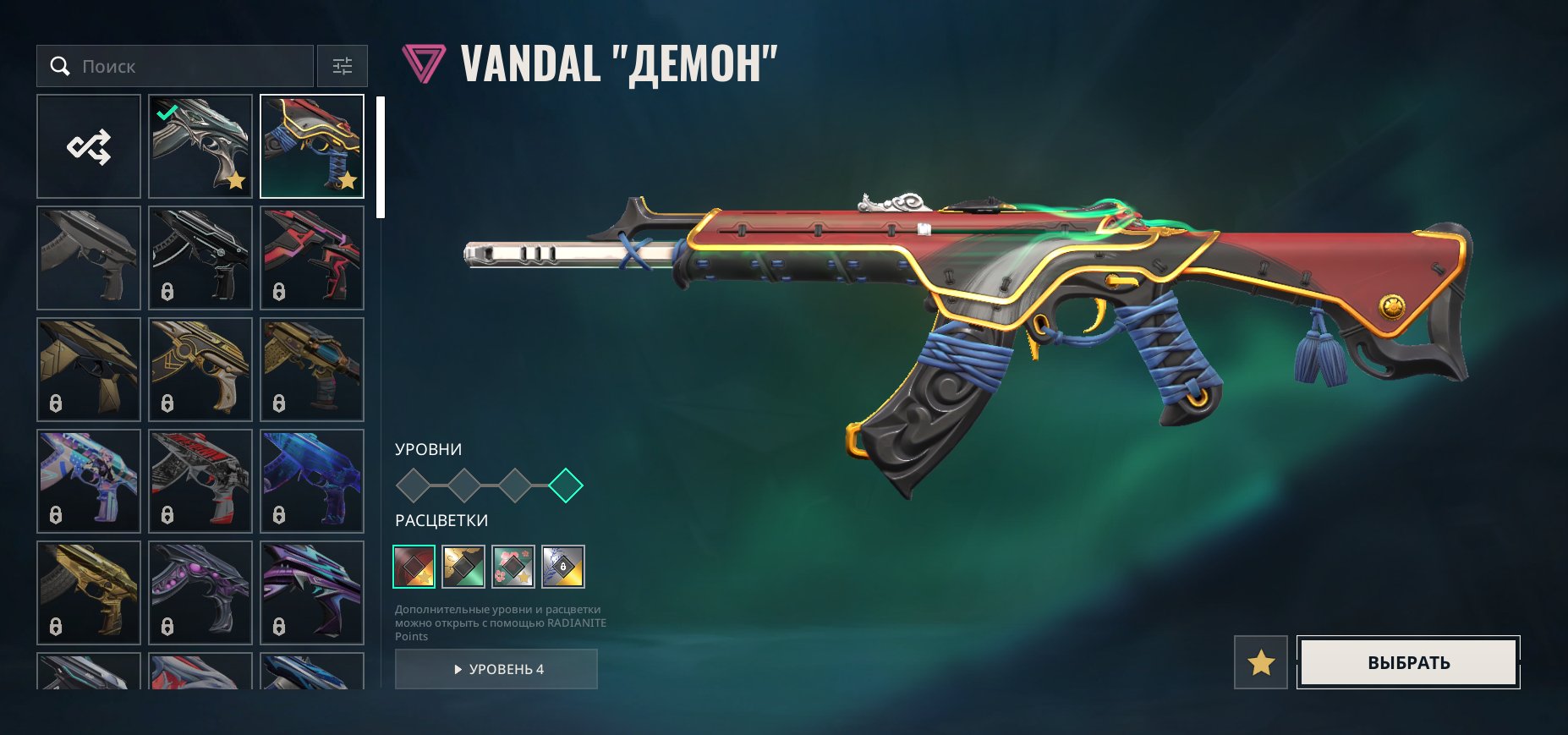
Task: Select the red and gold Демон Vandal thumbnail
Action: pos(312,146)
